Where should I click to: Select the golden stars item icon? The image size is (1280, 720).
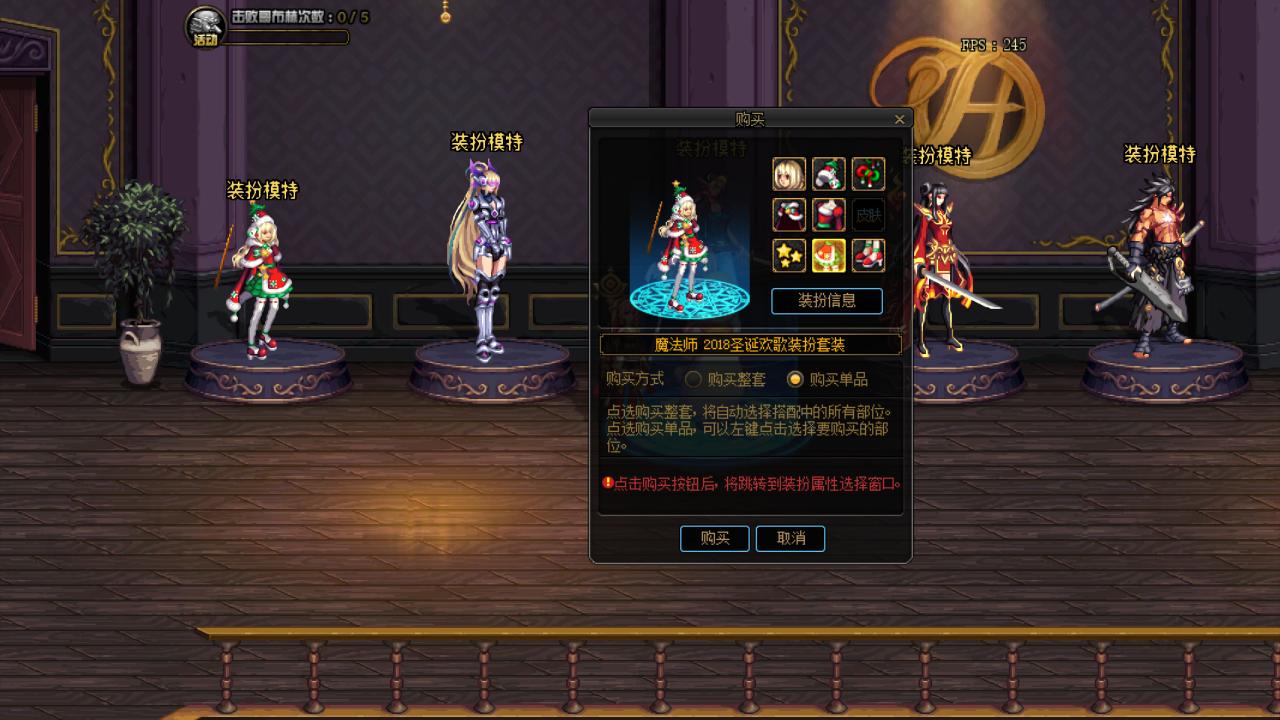(x=789, y=255)
